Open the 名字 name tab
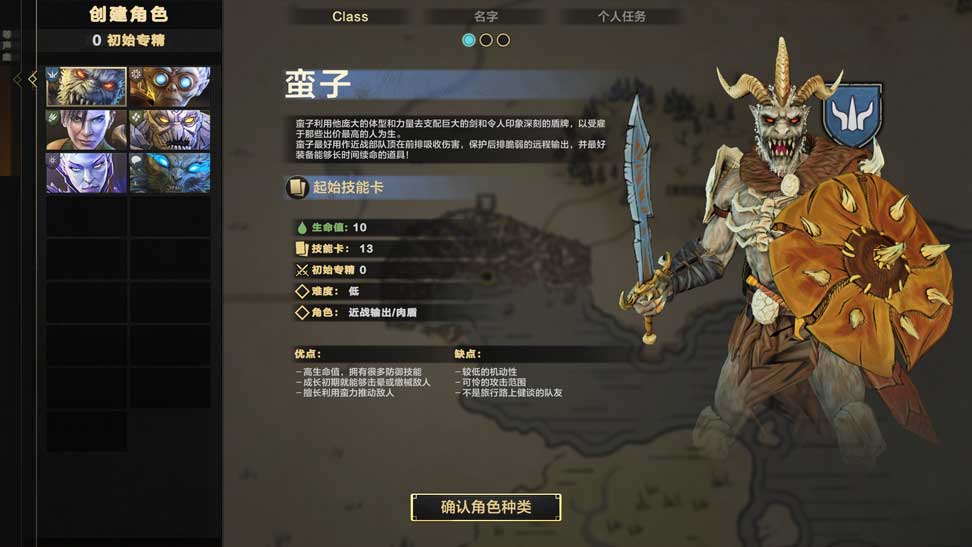The image size is (972, 547). point(486,17)
